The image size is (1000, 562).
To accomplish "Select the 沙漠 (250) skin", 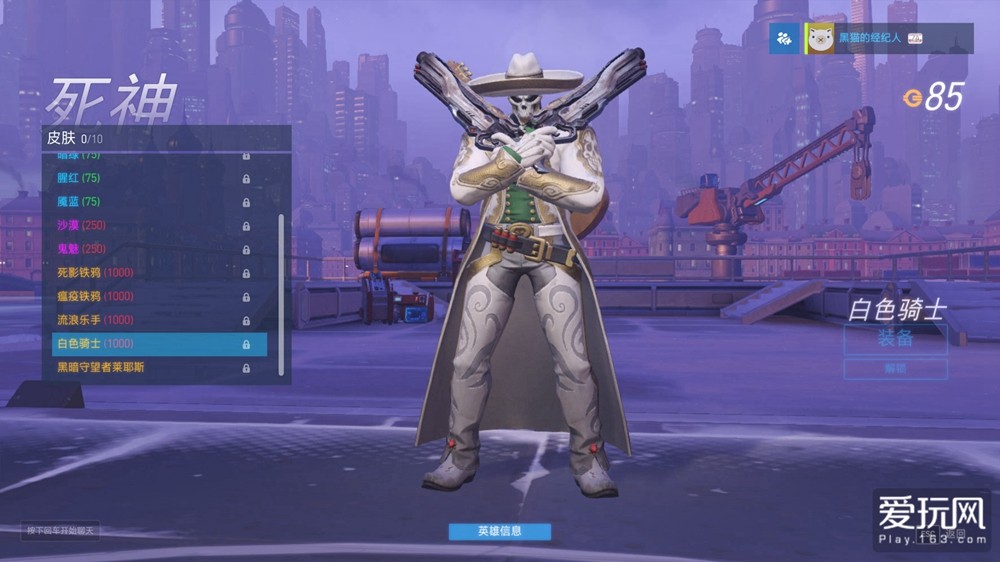I will coord(150,225).
